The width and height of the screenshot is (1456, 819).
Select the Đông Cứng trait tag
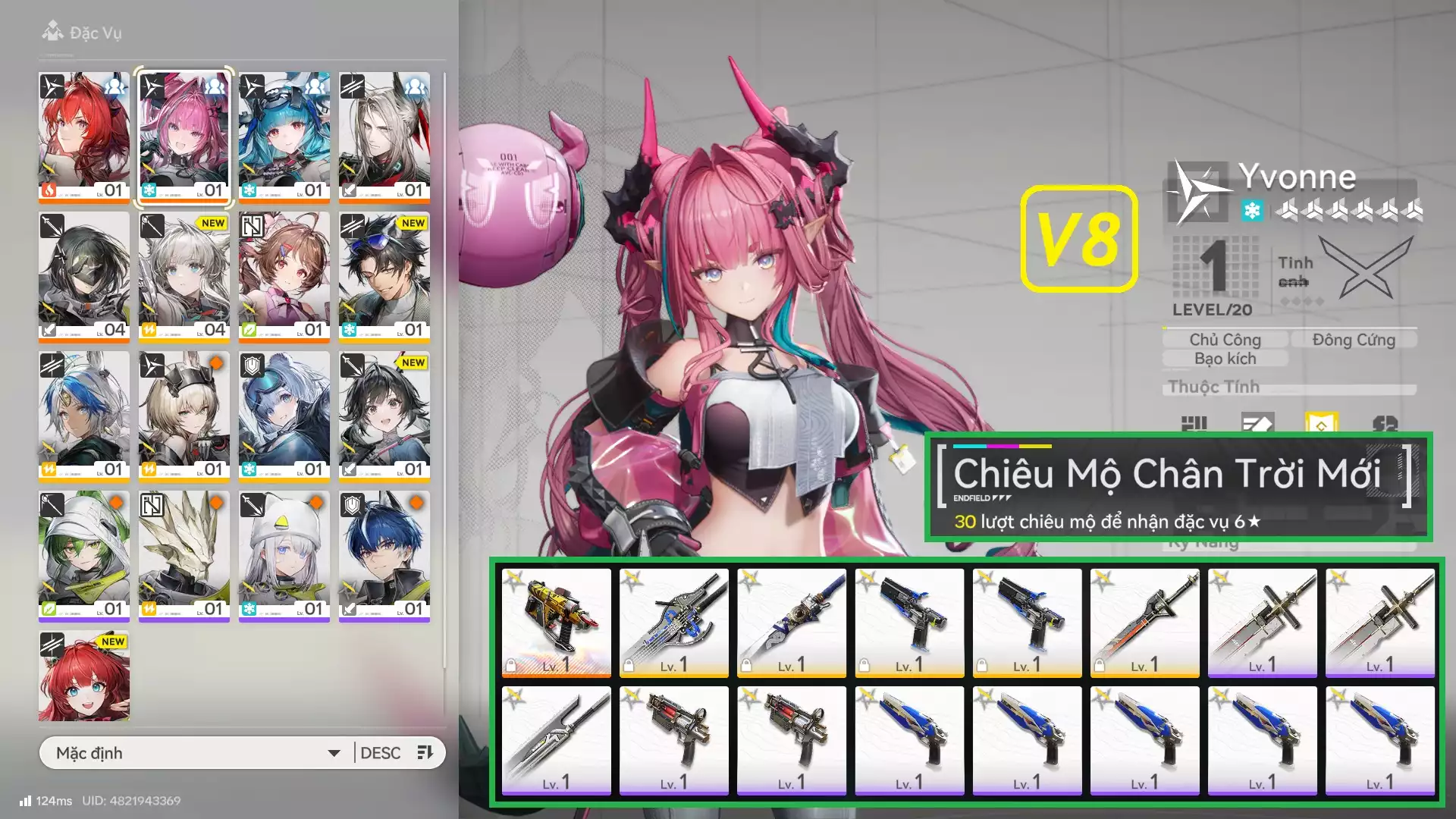1354,340
